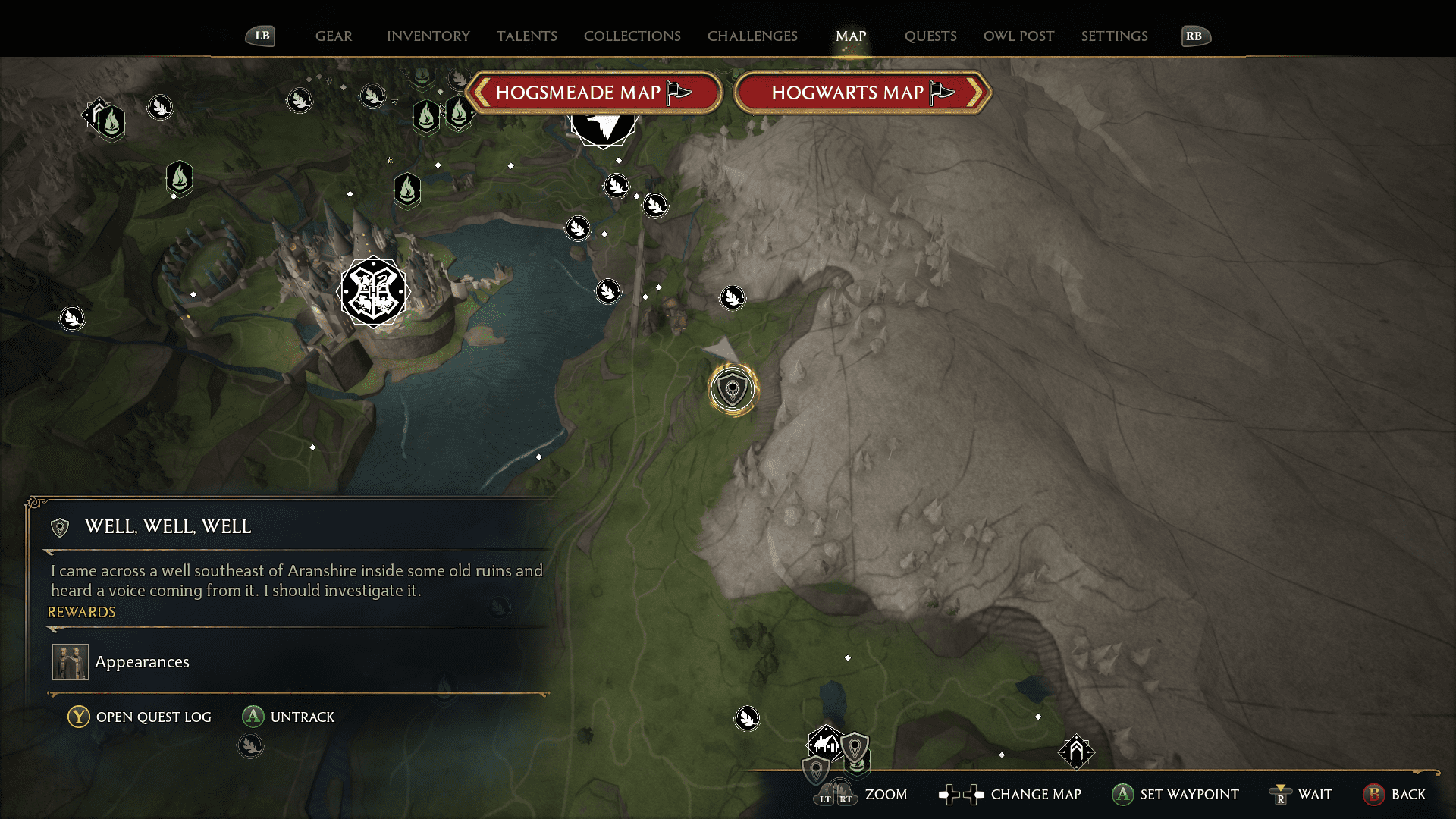Viewport: 1456px width, 819px height.
Task: Select the Appearances reward thumbnail
Action: 69,661
